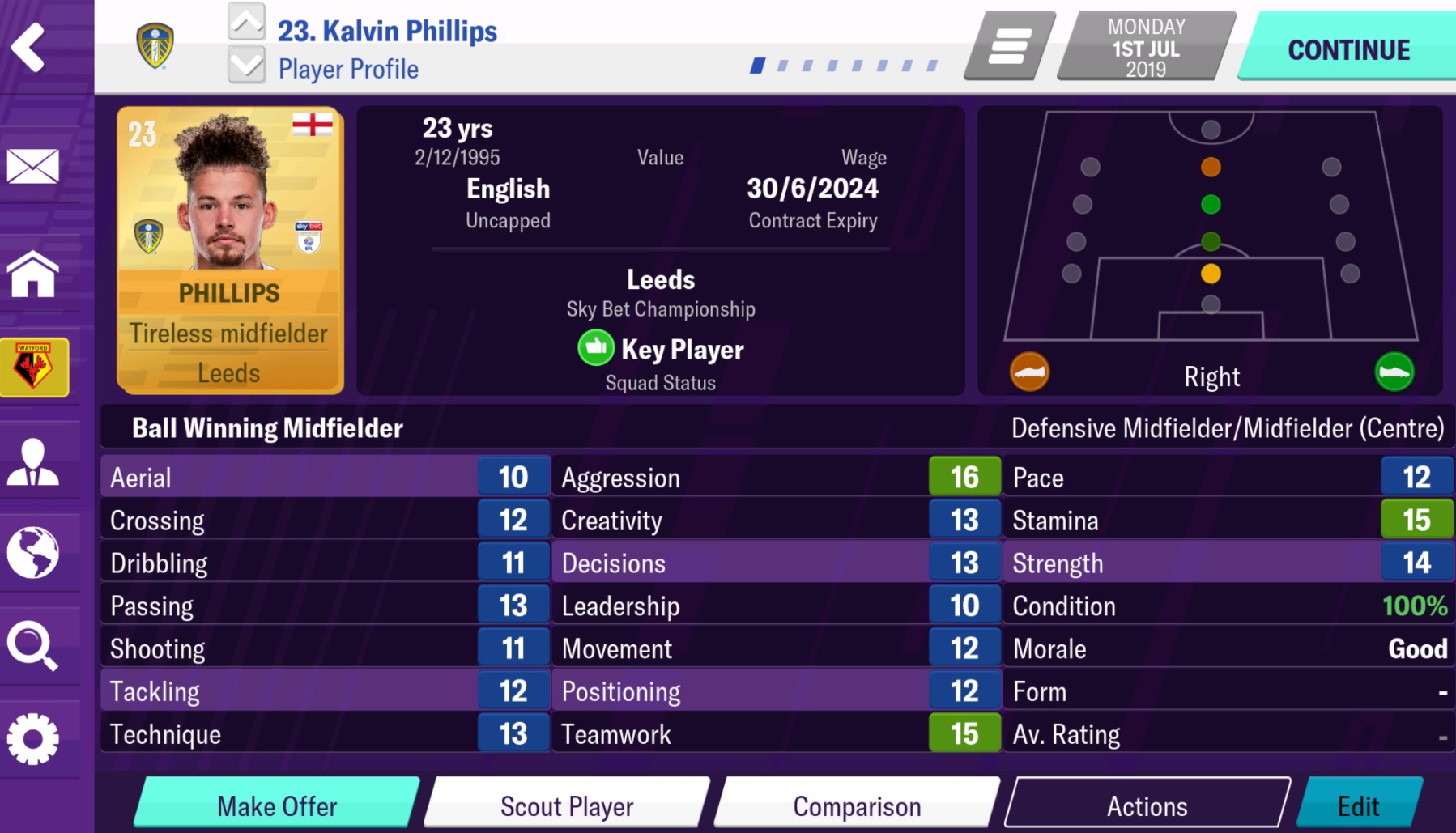Open the gear settings icon
Screen dimensions: 1456x833
click(x=33, y=738)
